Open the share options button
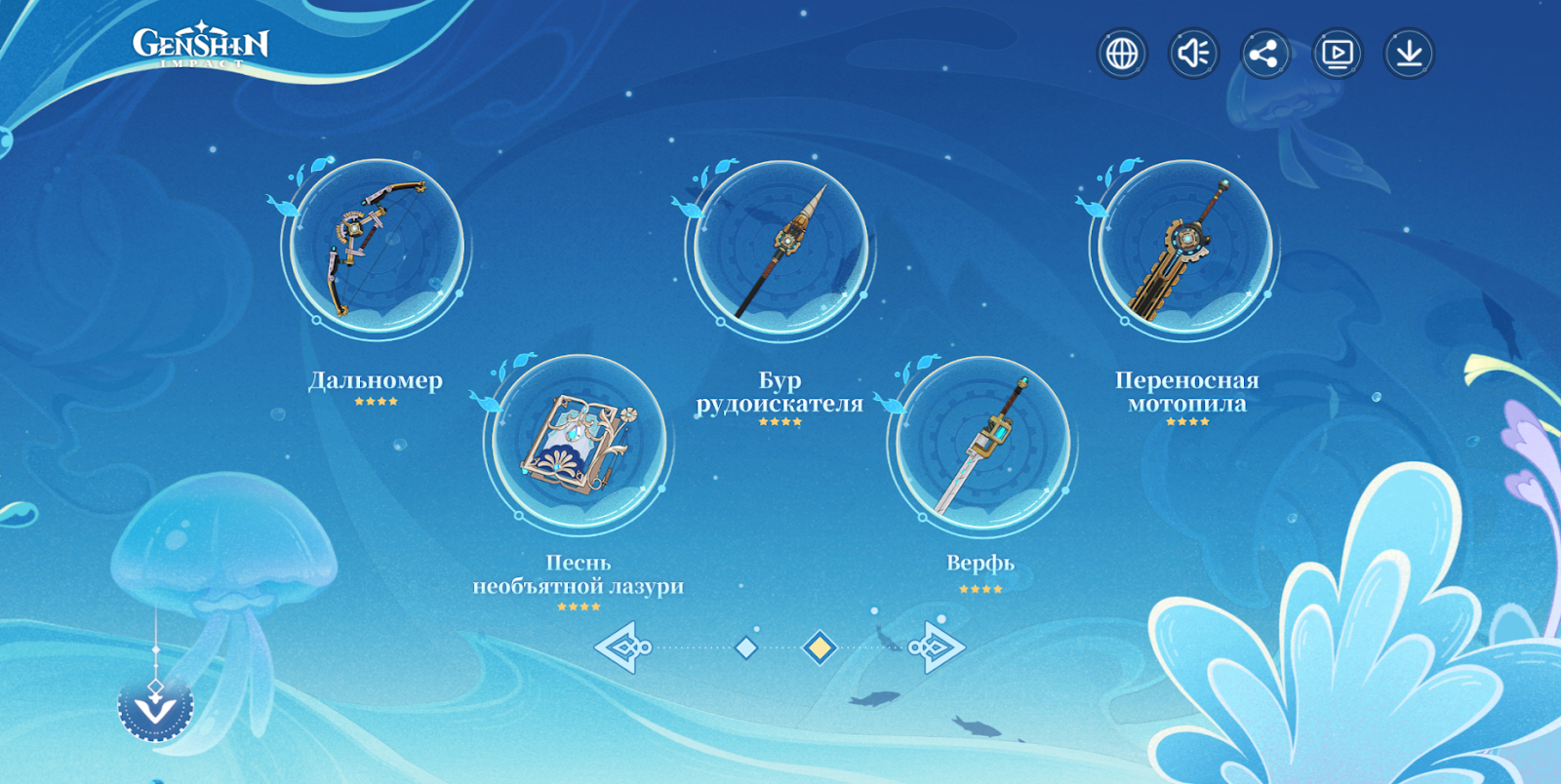 1264,54
